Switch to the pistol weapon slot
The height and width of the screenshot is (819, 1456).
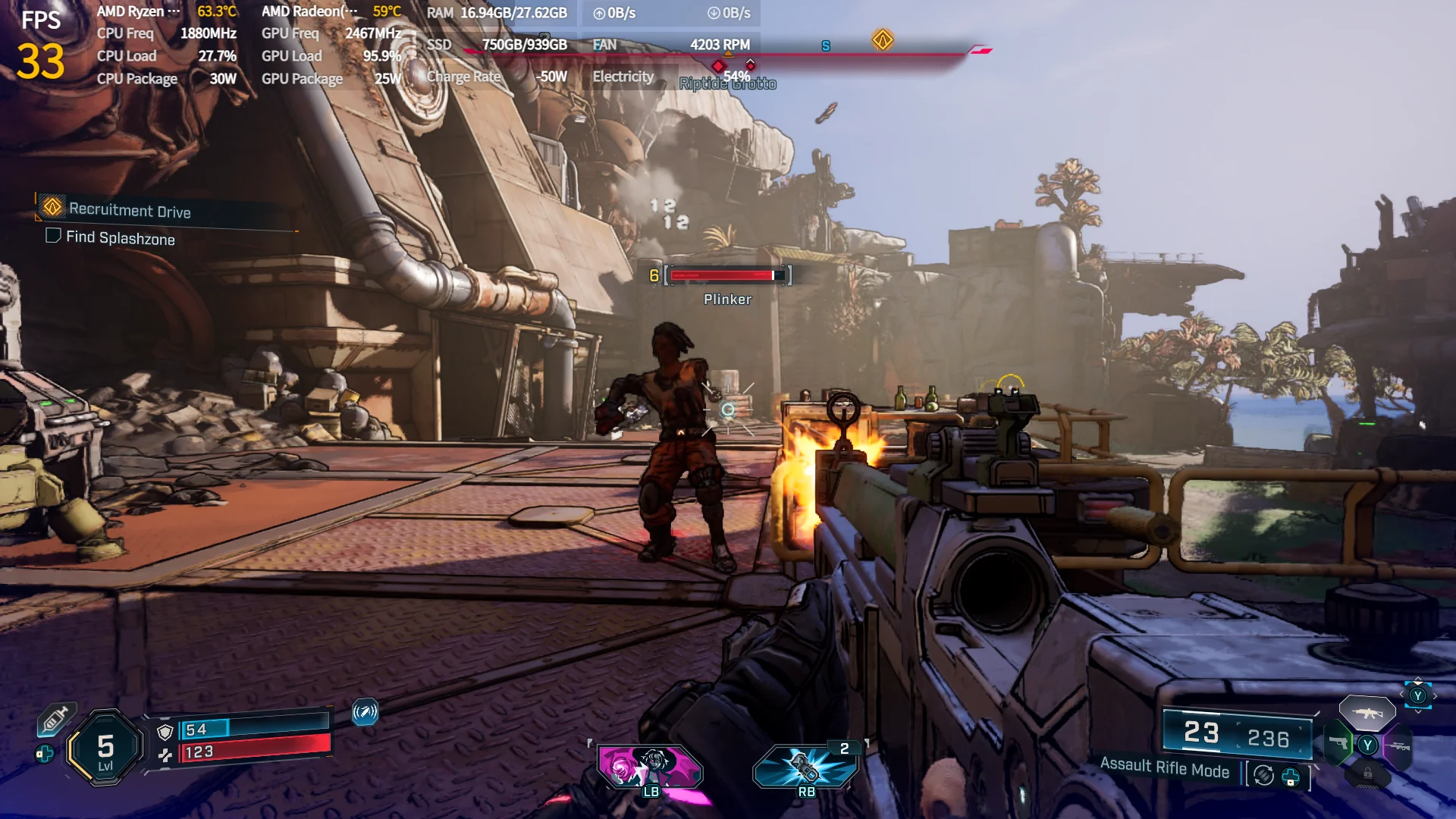click(1338, 743)
